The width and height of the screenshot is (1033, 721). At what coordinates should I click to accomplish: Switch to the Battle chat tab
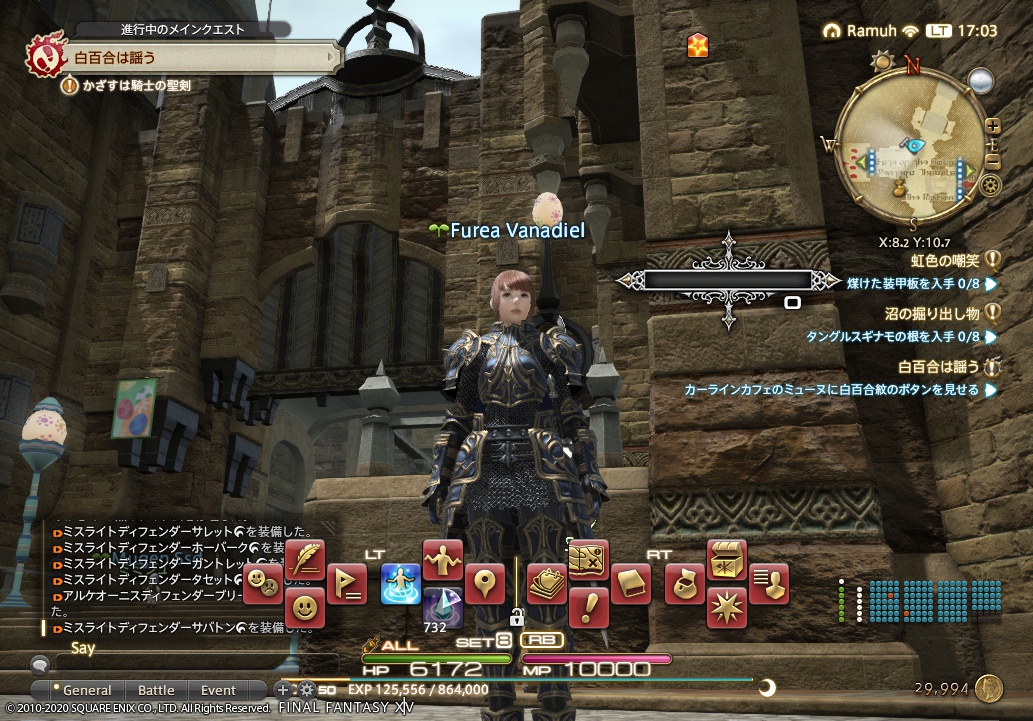tap(155, 690)
